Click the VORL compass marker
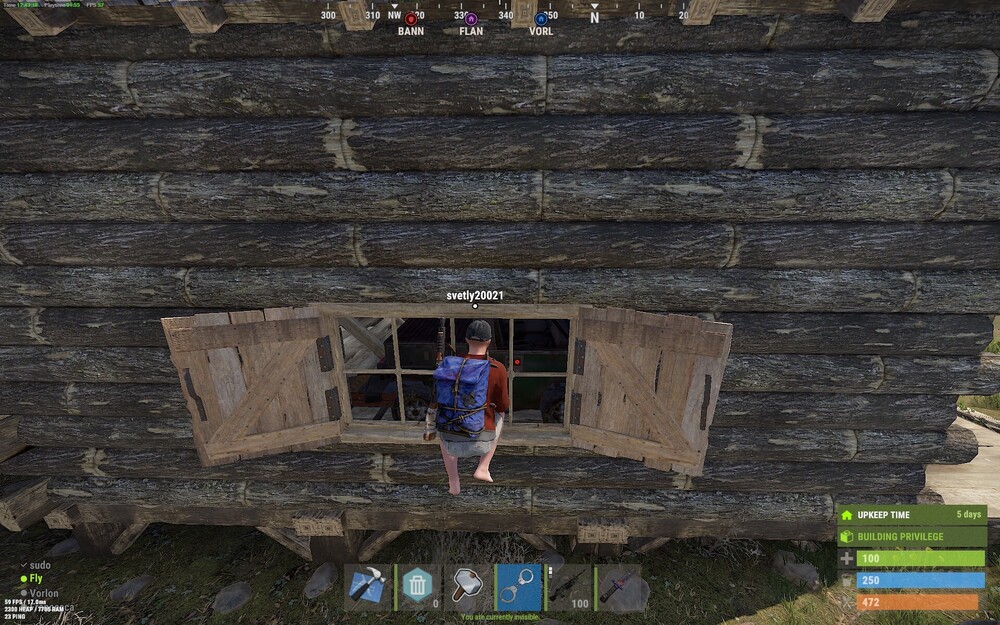The image size is (1000, 625). click(541, 19)
